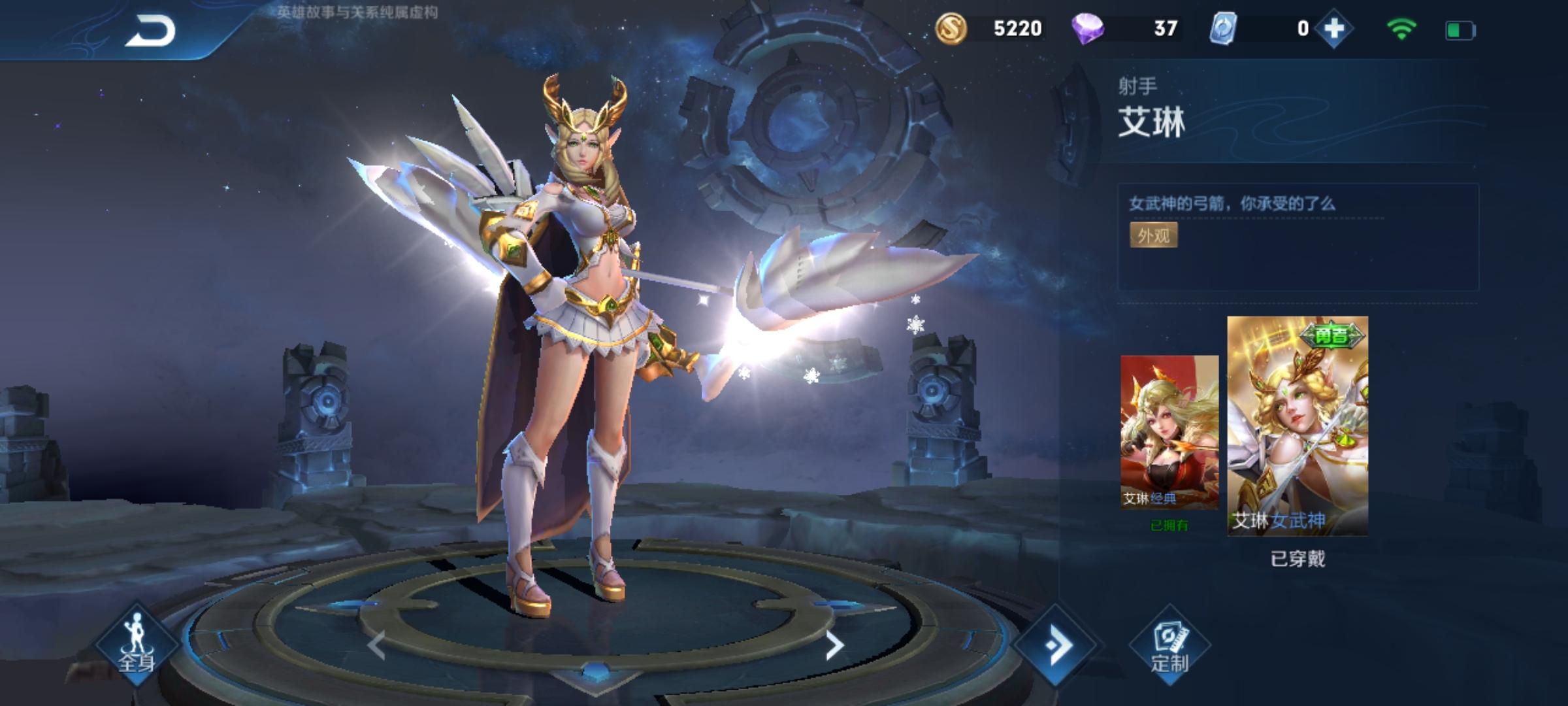1568x706 pixels.
Task: Select the 艾琳 经典 classic skin card
Action: tap(1169, 432)
